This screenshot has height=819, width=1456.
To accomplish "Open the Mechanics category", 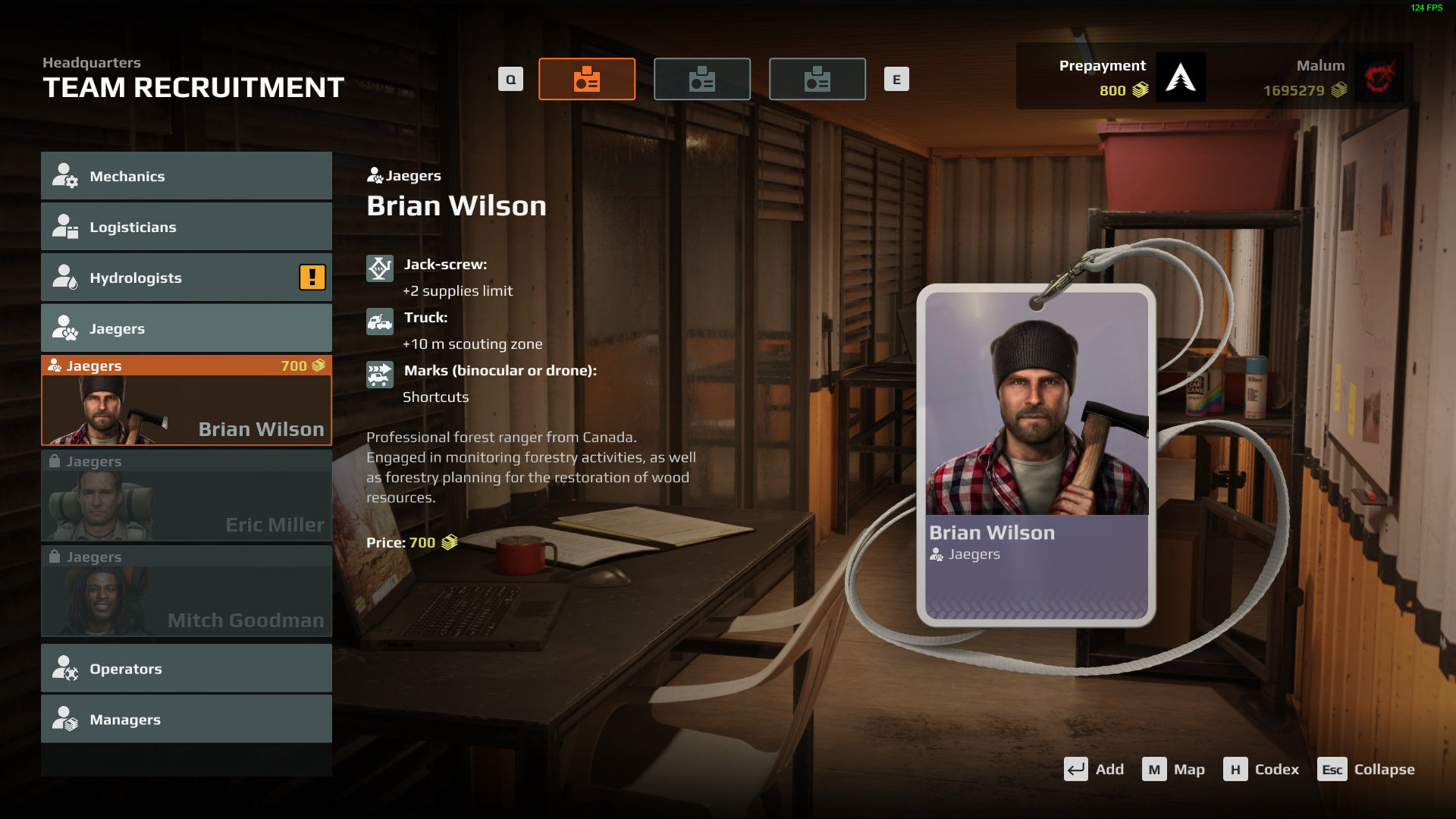I will (x=186, y=176).
